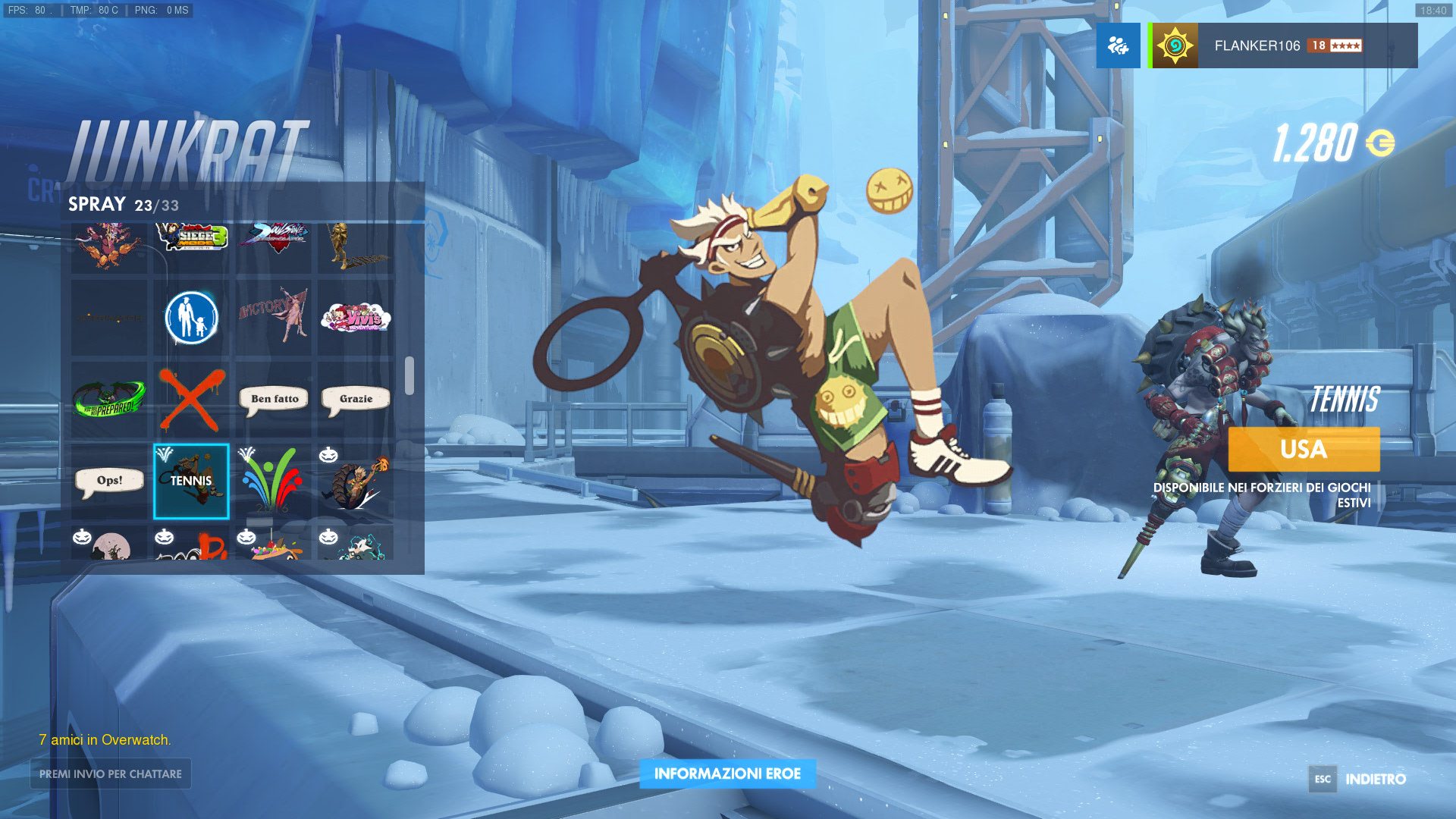
Task: Choose the Vivi's Adventure spray
Action: [x=356, y=317]
